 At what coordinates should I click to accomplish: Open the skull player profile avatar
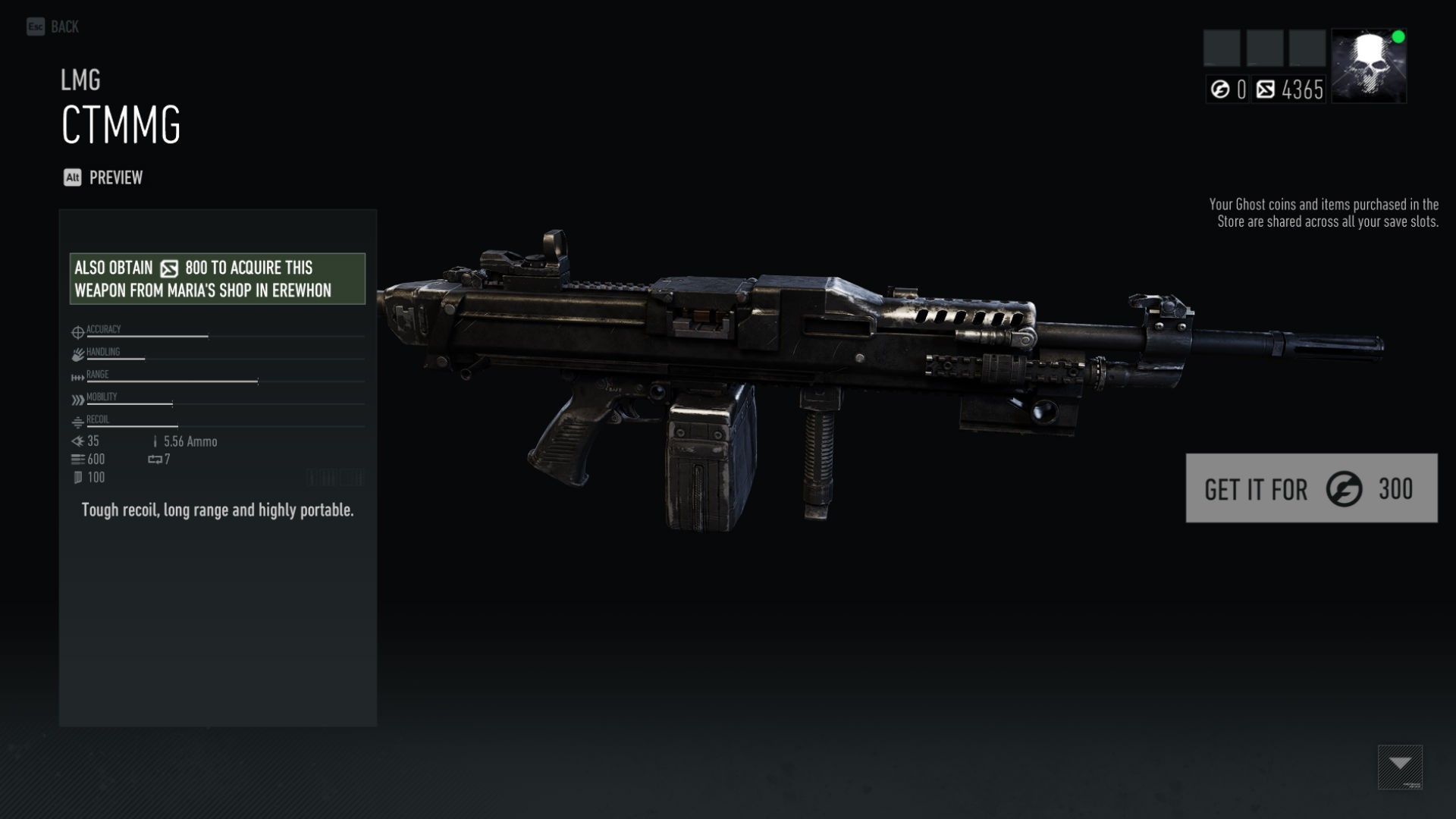[x=1368, y=66]
